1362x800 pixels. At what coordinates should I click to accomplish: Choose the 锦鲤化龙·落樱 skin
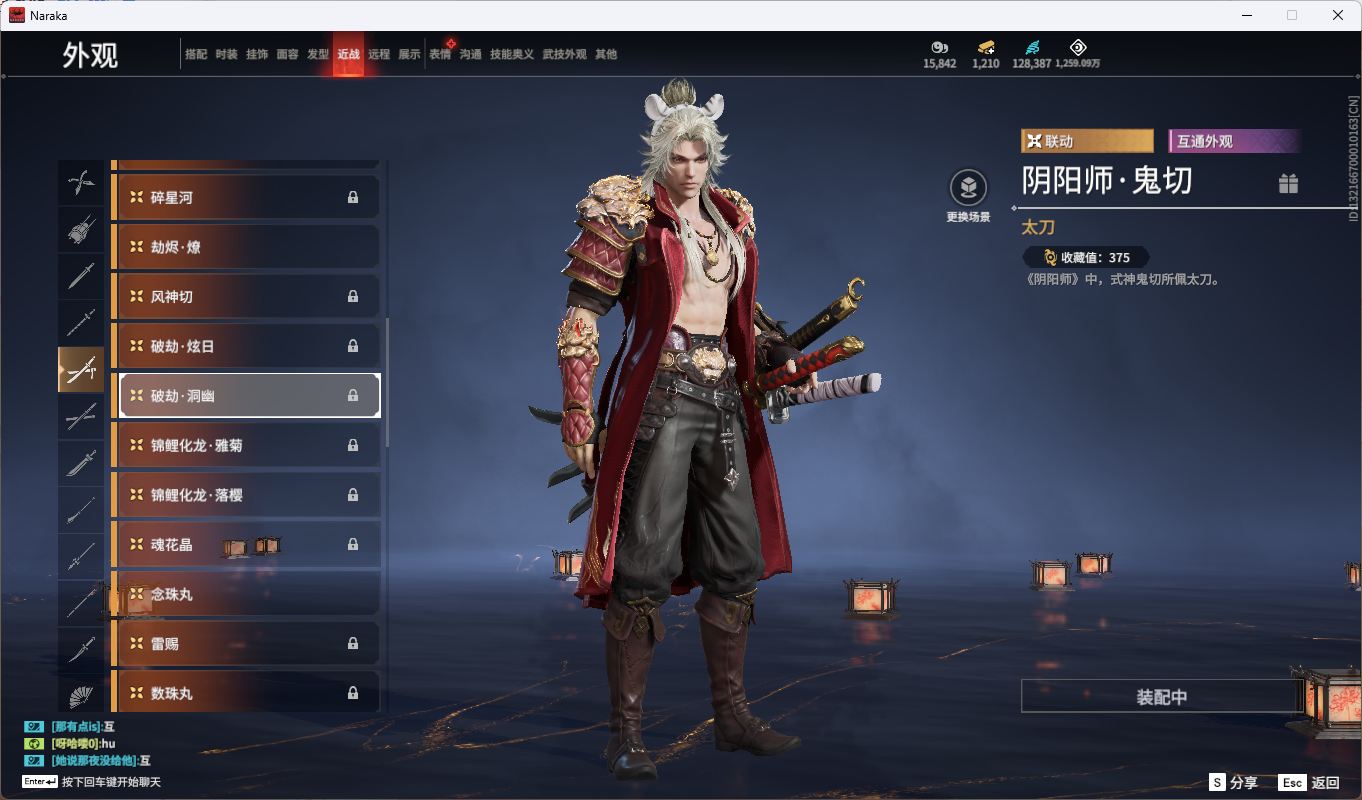[246, 495]
